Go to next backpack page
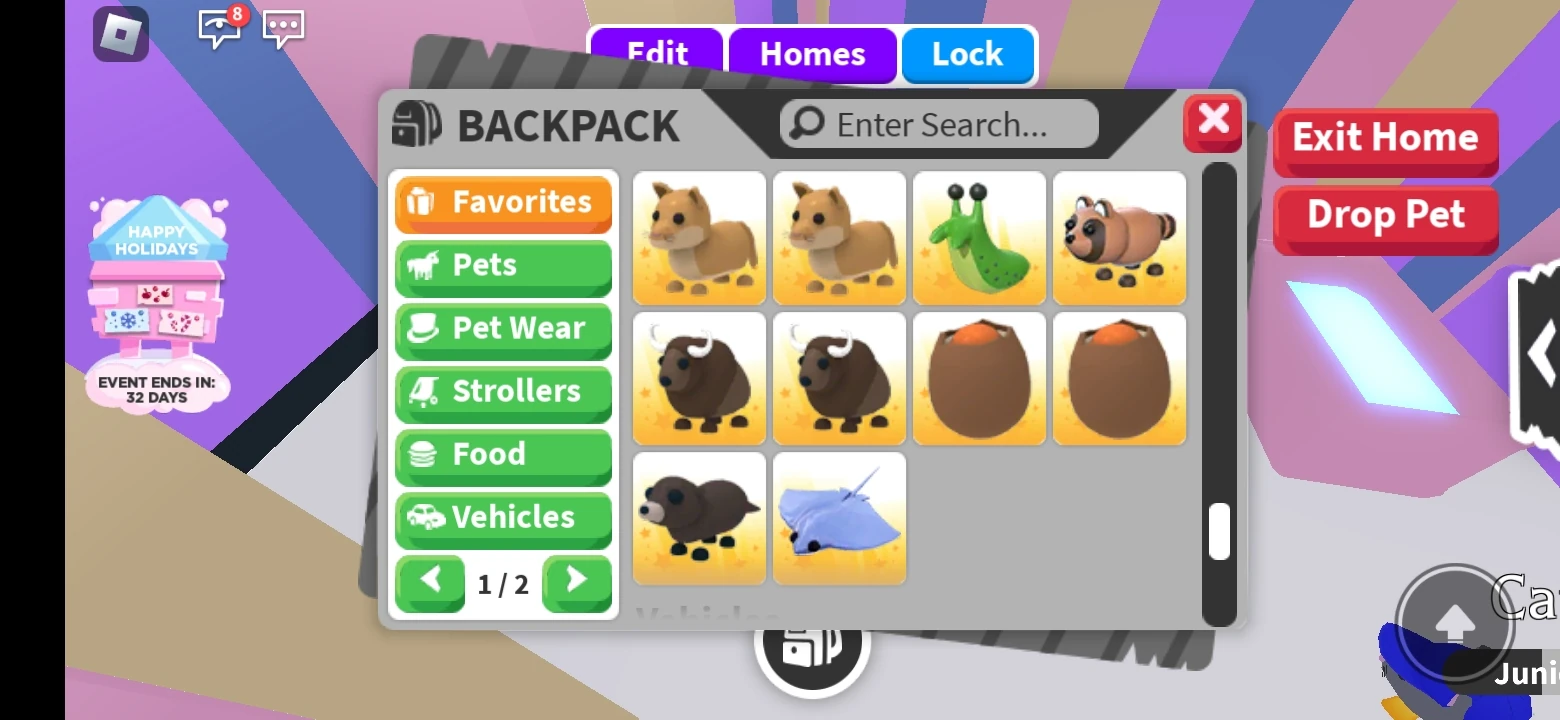 pos(577,583)
